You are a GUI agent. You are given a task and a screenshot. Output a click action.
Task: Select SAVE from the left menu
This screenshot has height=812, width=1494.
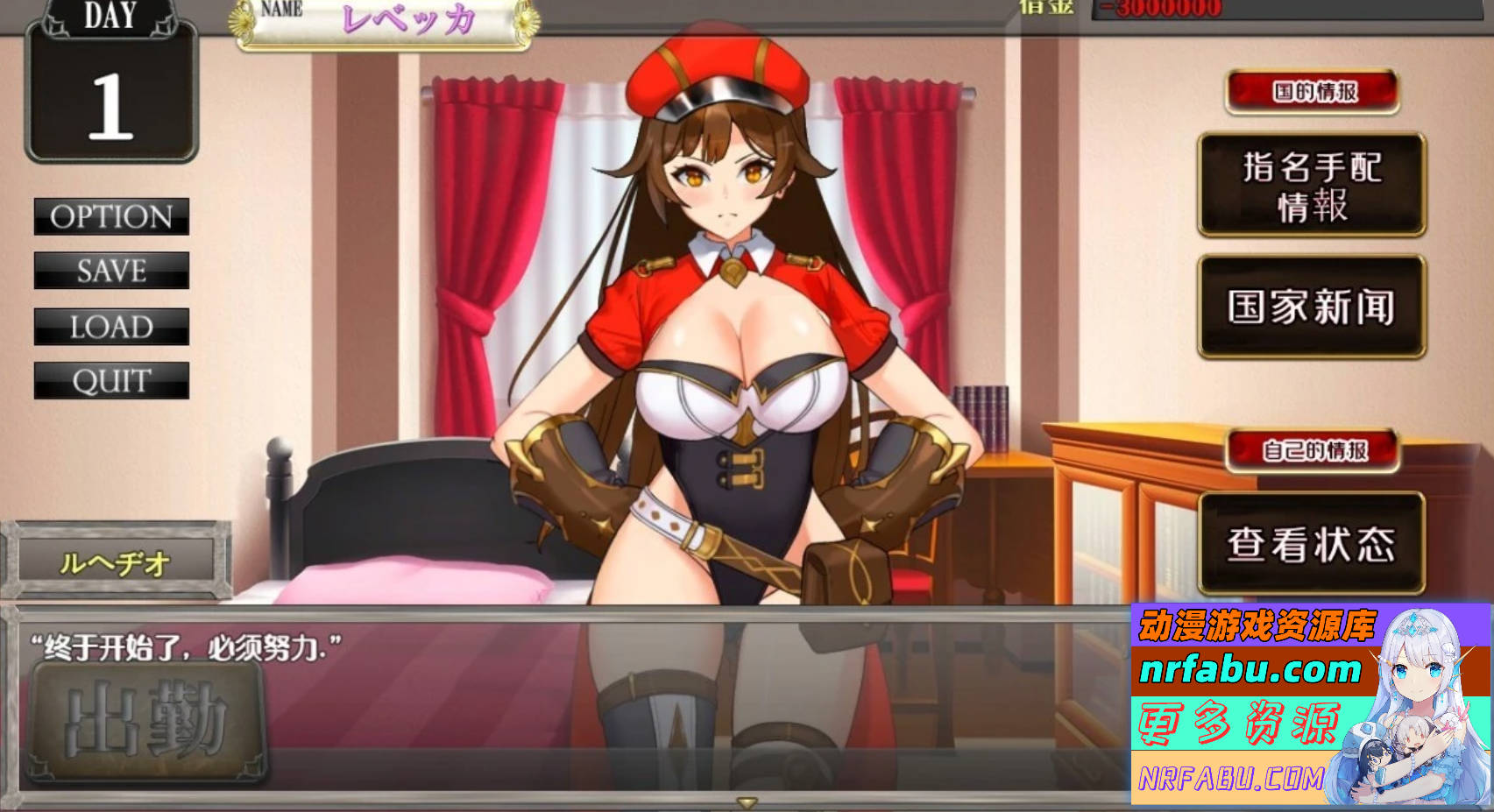(x=111, y=272)
